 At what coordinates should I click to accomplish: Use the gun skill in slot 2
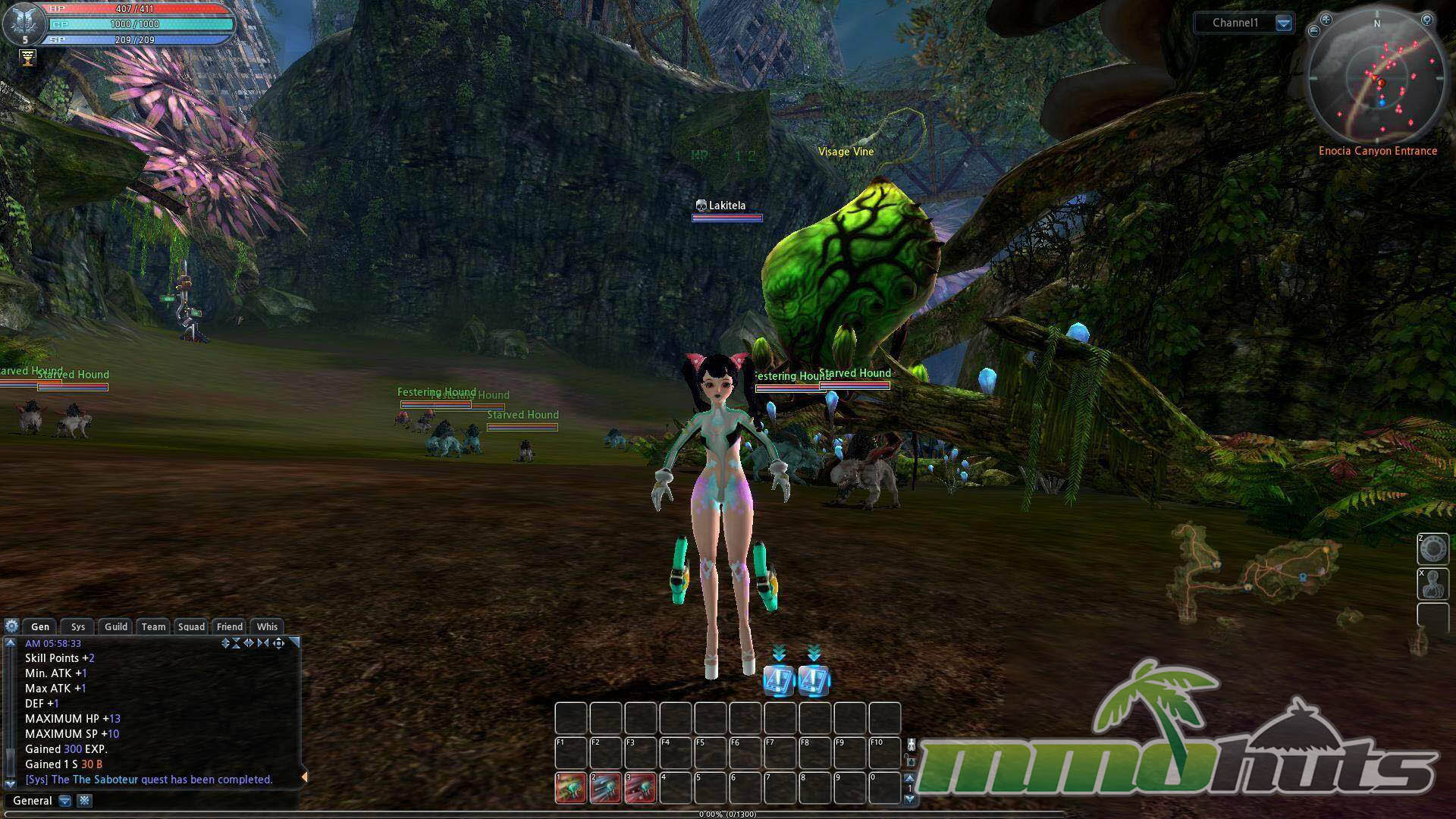(606, 788)
